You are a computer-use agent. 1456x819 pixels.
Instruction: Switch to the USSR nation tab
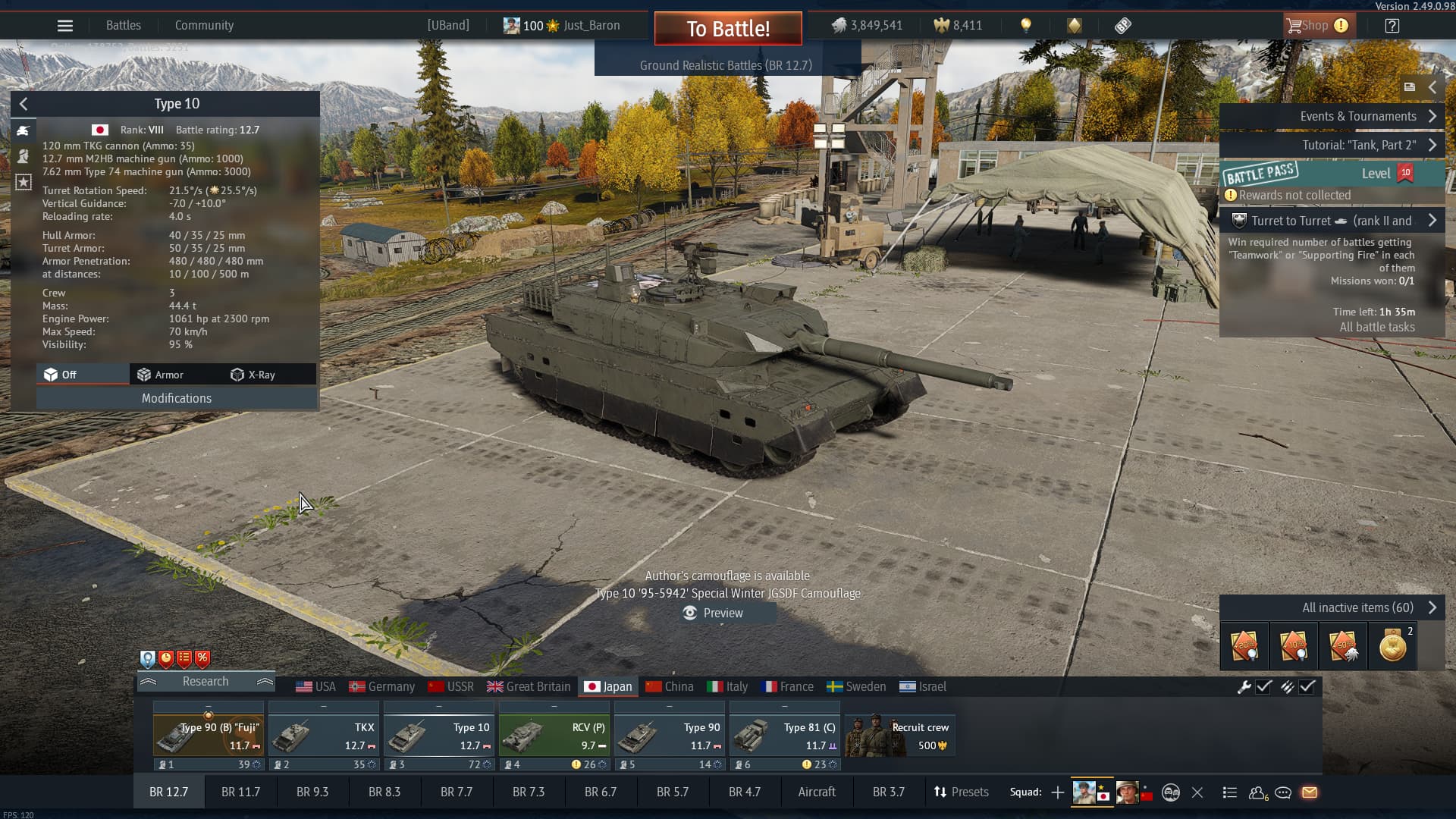pyautogui.click(x=451, y=686)
